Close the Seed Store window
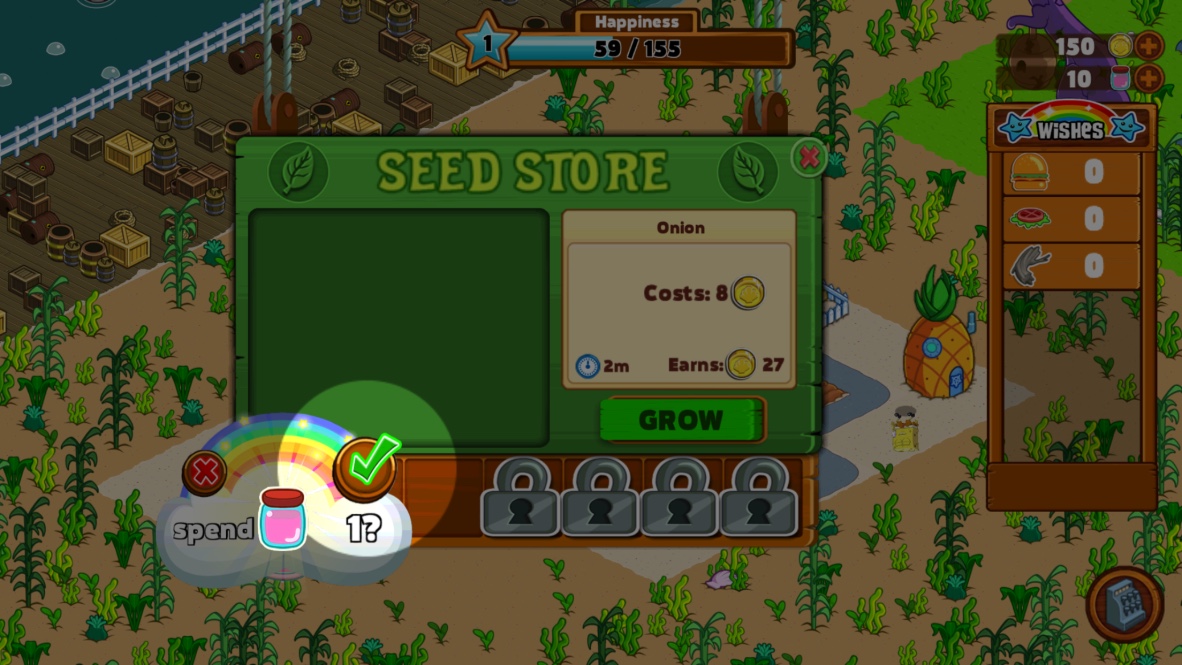This screenshot has height=665, width=1182. pyautogui.click(x=809, y=157)
